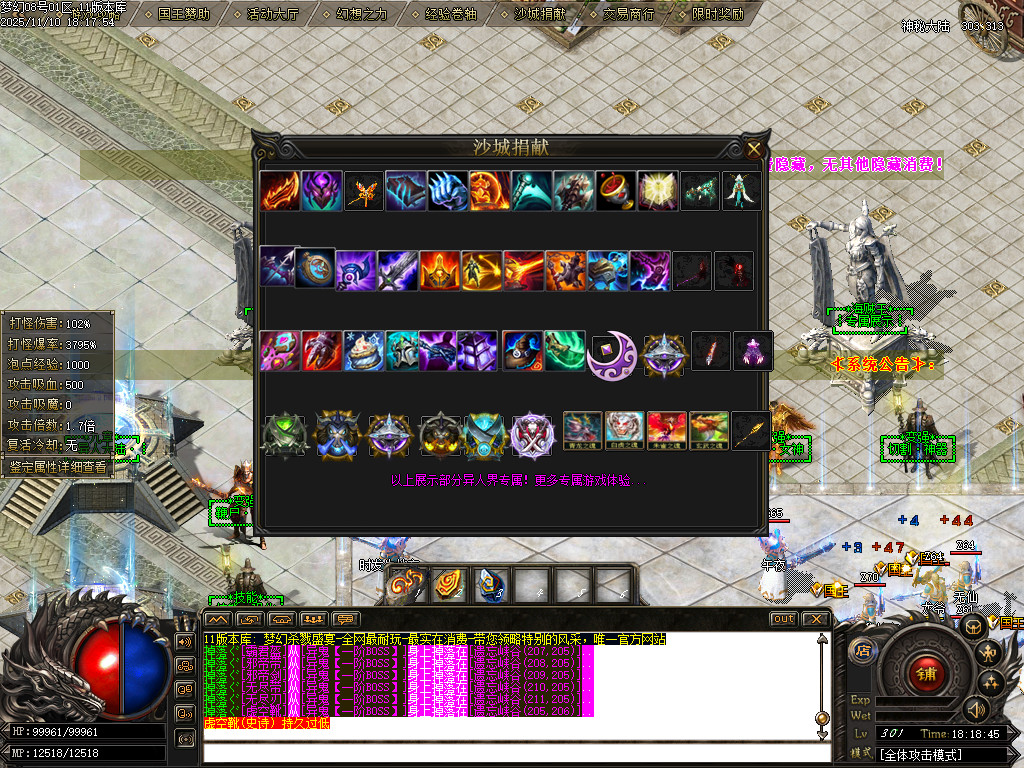Close the 沙城捐献 window
The width and height of the screenshot is (1024, 768).
pos(754,150)
